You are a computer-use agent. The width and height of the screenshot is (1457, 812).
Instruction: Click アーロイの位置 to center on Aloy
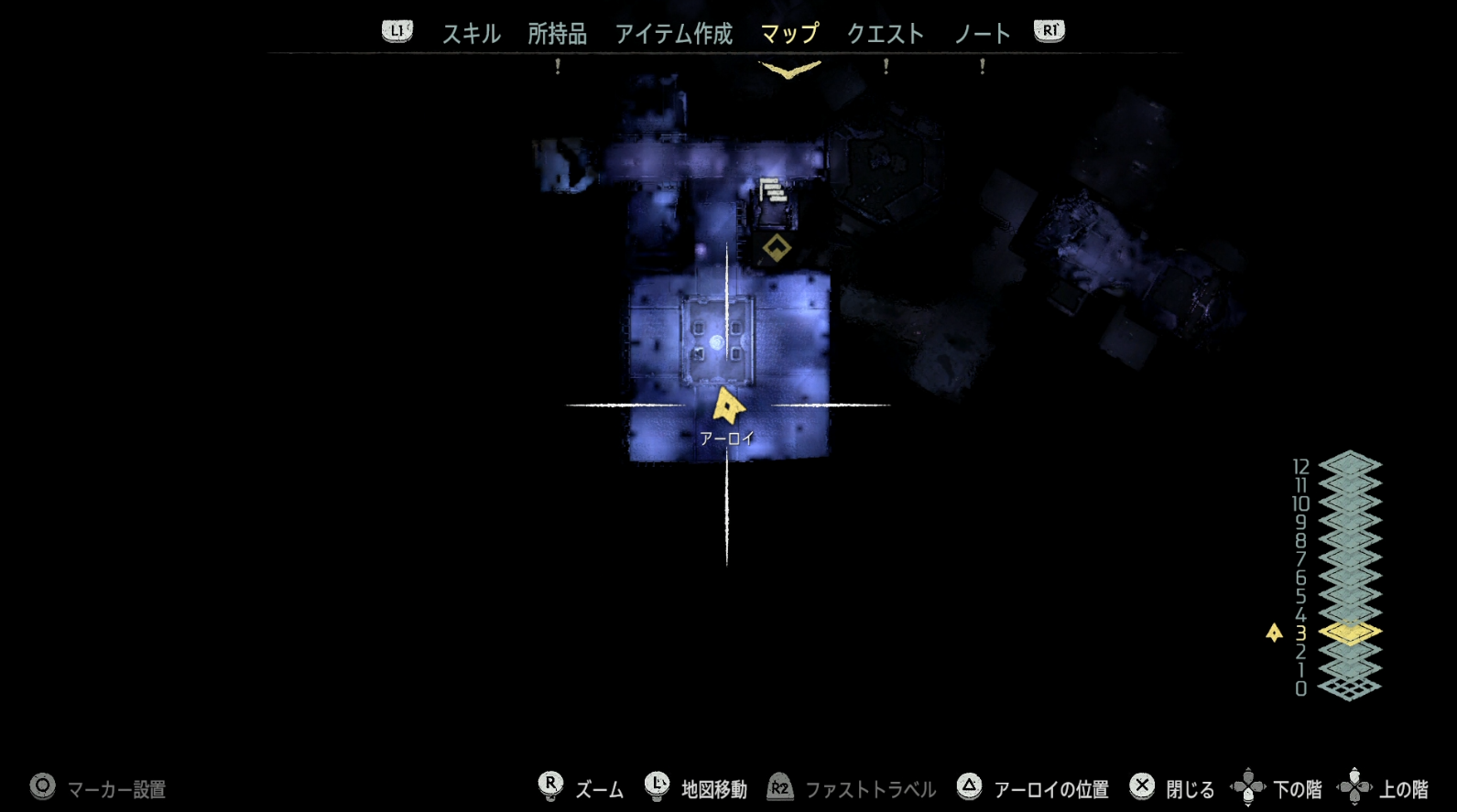pos(1054,787)
